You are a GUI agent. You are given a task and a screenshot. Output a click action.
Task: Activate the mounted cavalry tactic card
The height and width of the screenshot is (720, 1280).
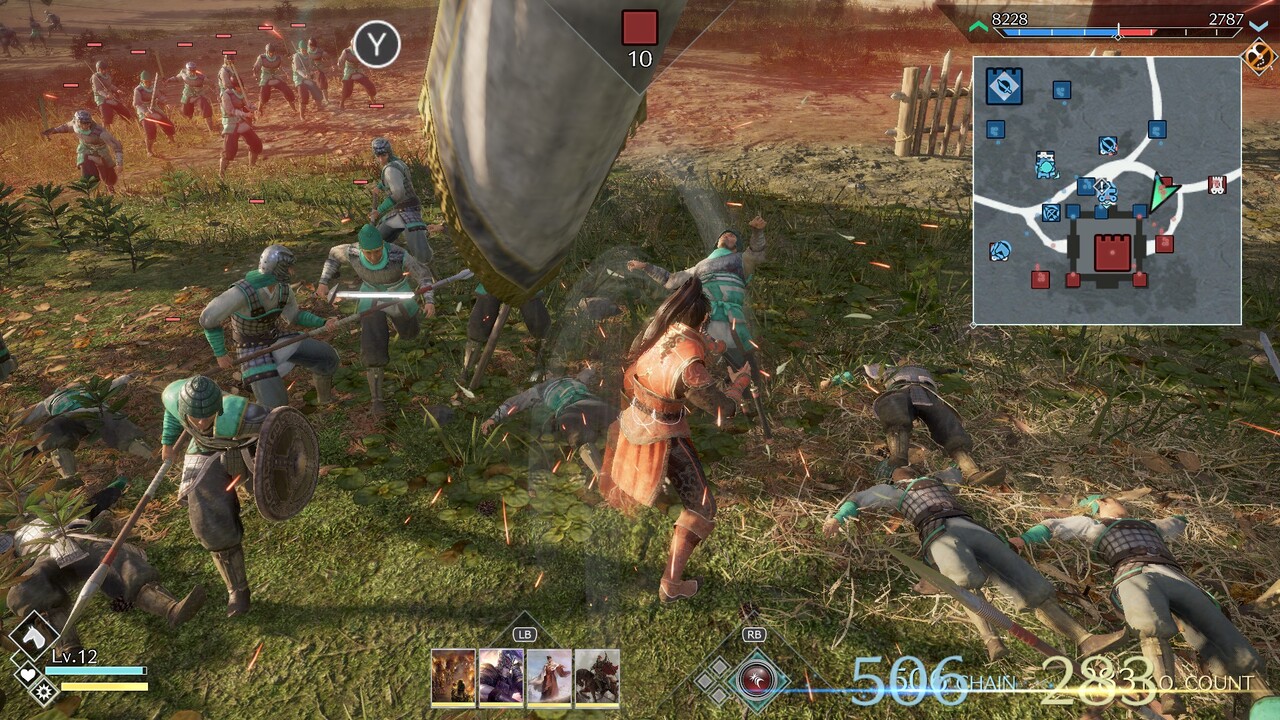(597, 678)
